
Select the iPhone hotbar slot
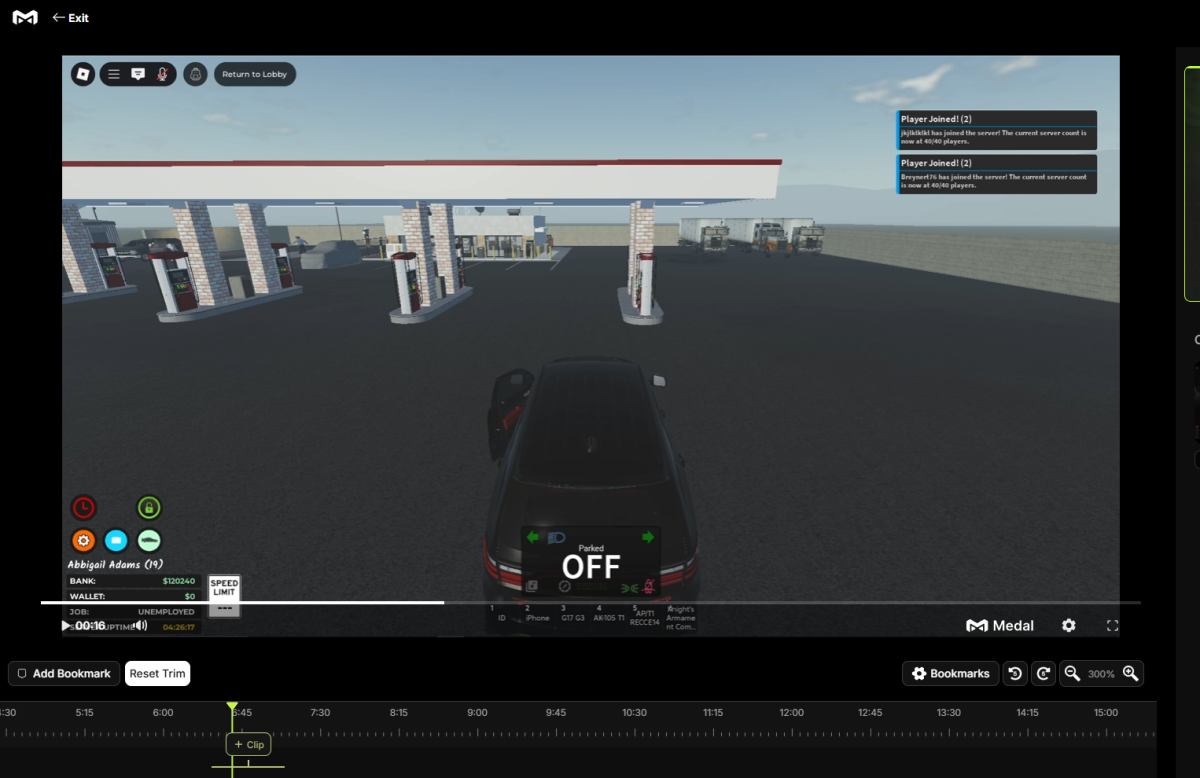coord(537,613)
